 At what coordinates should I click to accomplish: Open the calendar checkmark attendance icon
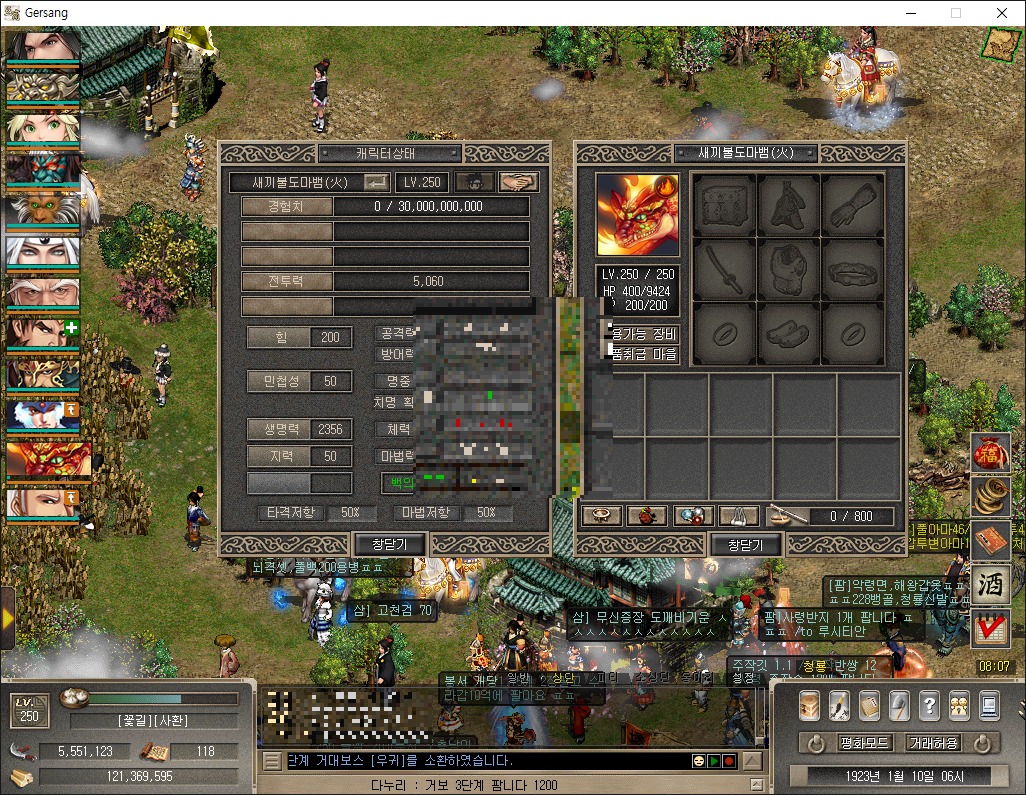tap(990, 628)
